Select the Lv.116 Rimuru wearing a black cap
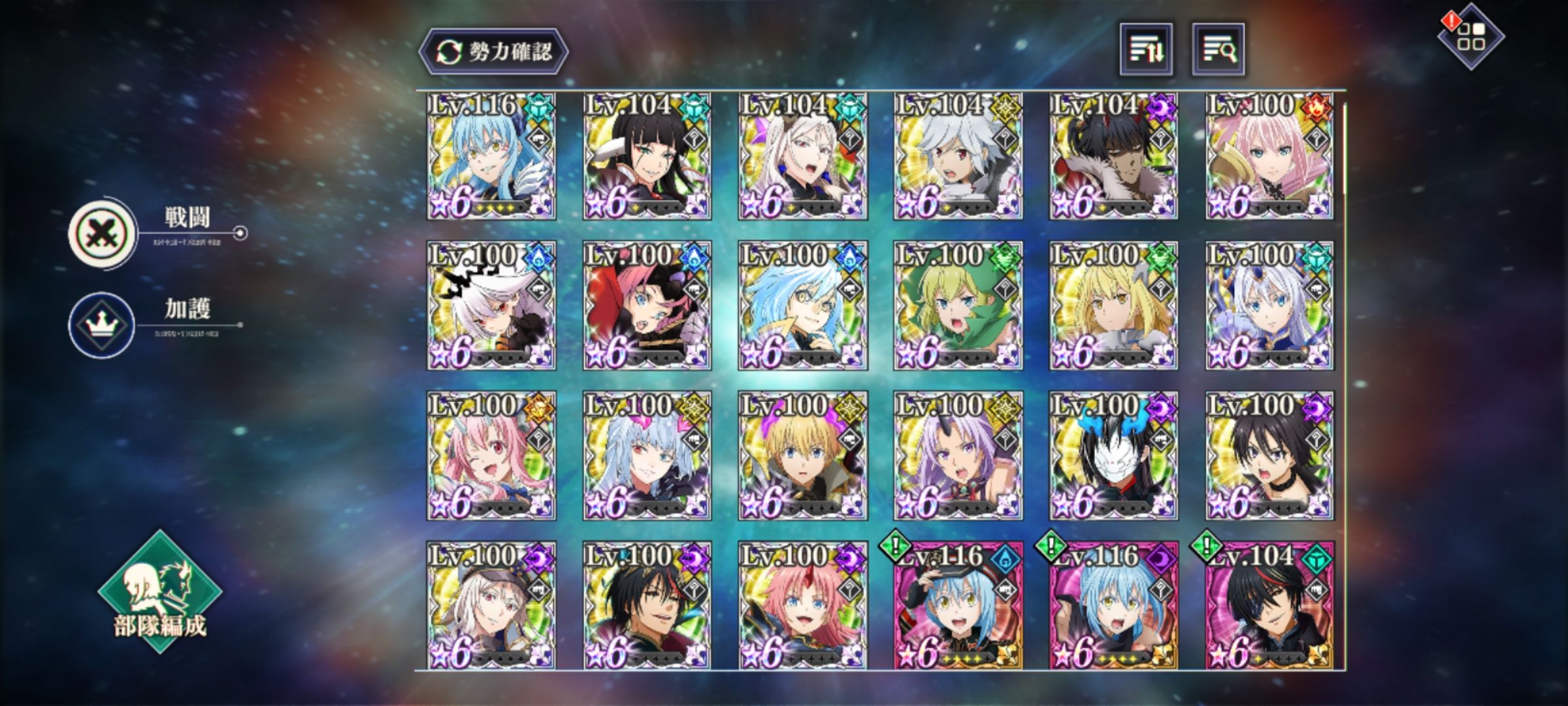 (958, 605)
